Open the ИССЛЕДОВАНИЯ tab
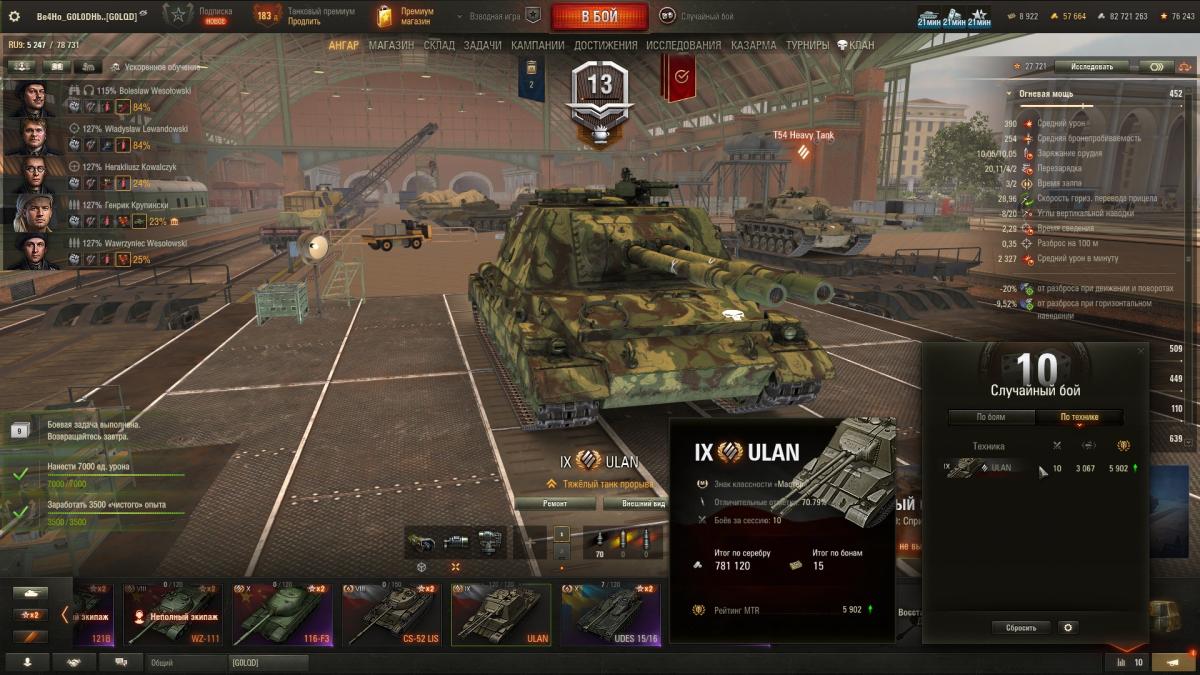1200x675 pixels. pyautogui.click(x=683, y=45)
